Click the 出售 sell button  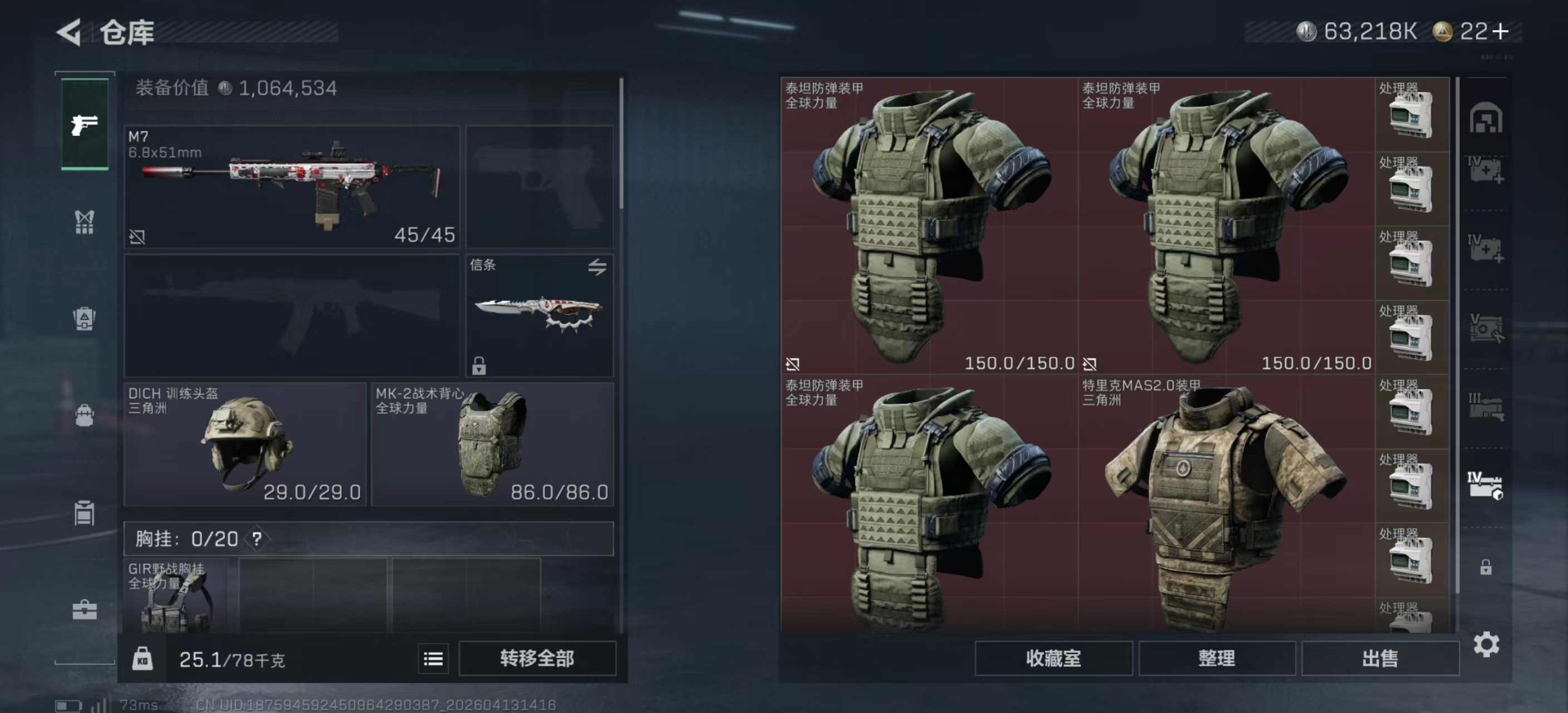tap(1380, 658)
